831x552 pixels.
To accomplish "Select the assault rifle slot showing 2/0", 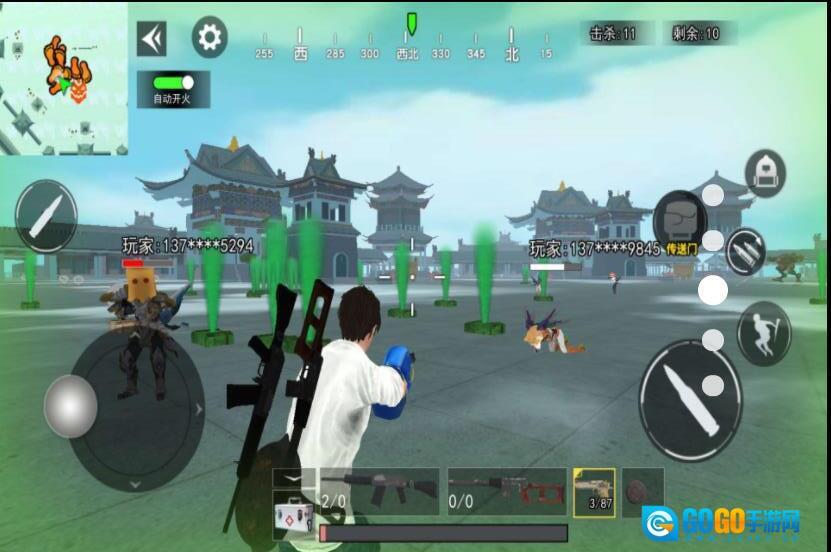I will click(x=379, y=491).
